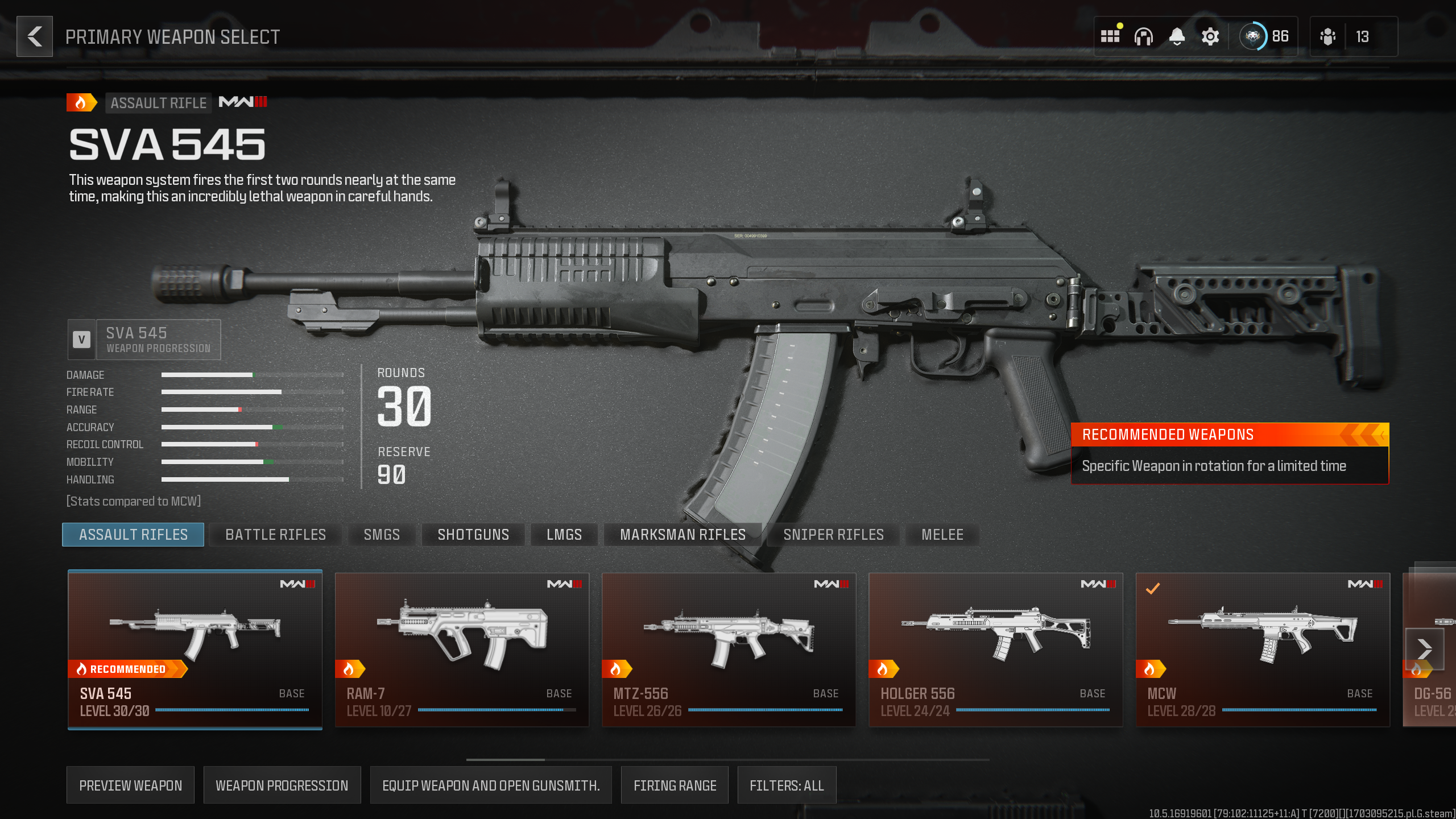Image resolution: width=1456 pixels, height=819 pixels.
Task: Open the Sniper Rifles category
Action: (x=833, y=534)
